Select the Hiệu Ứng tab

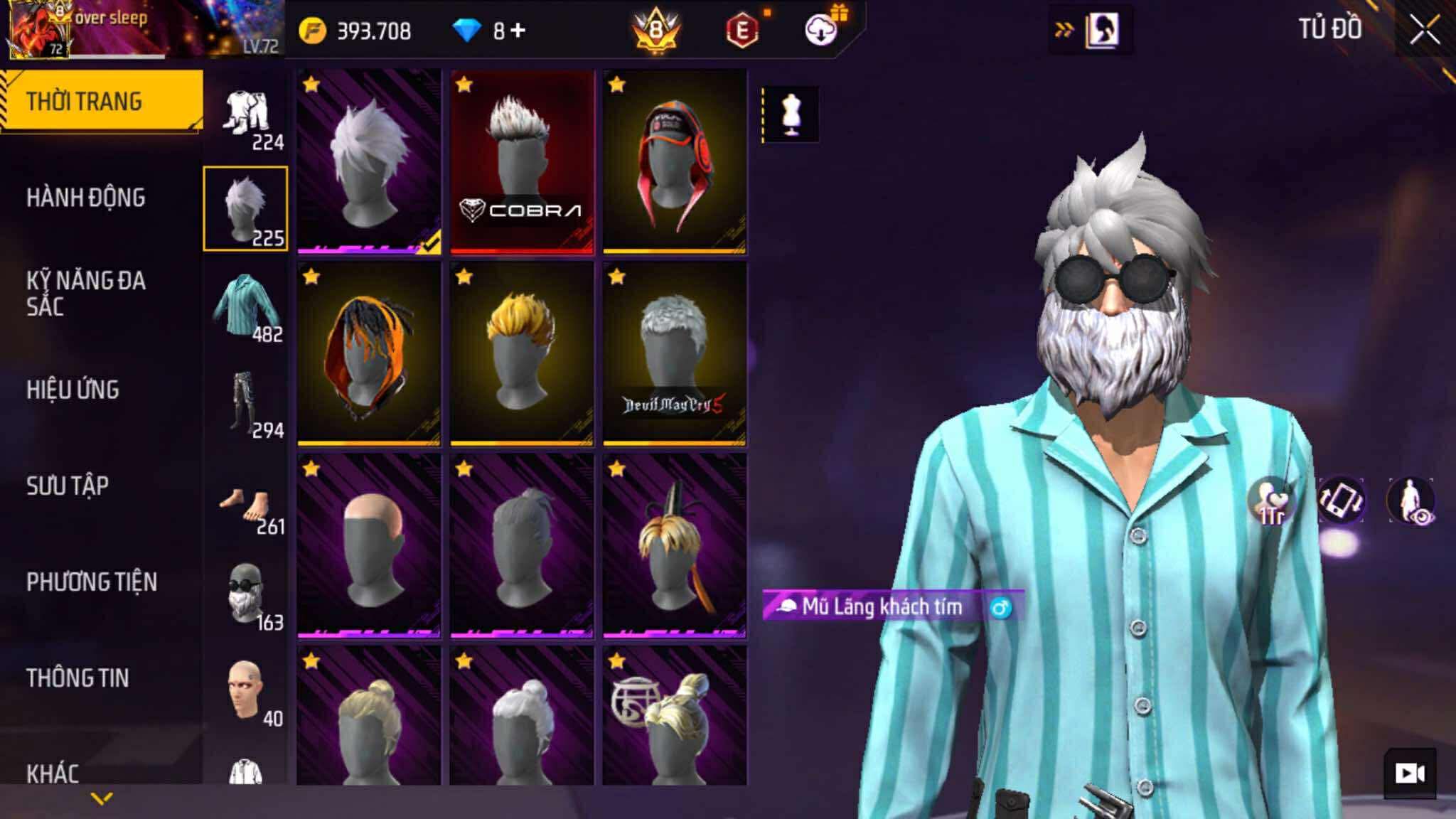click(x=73, y=390)
